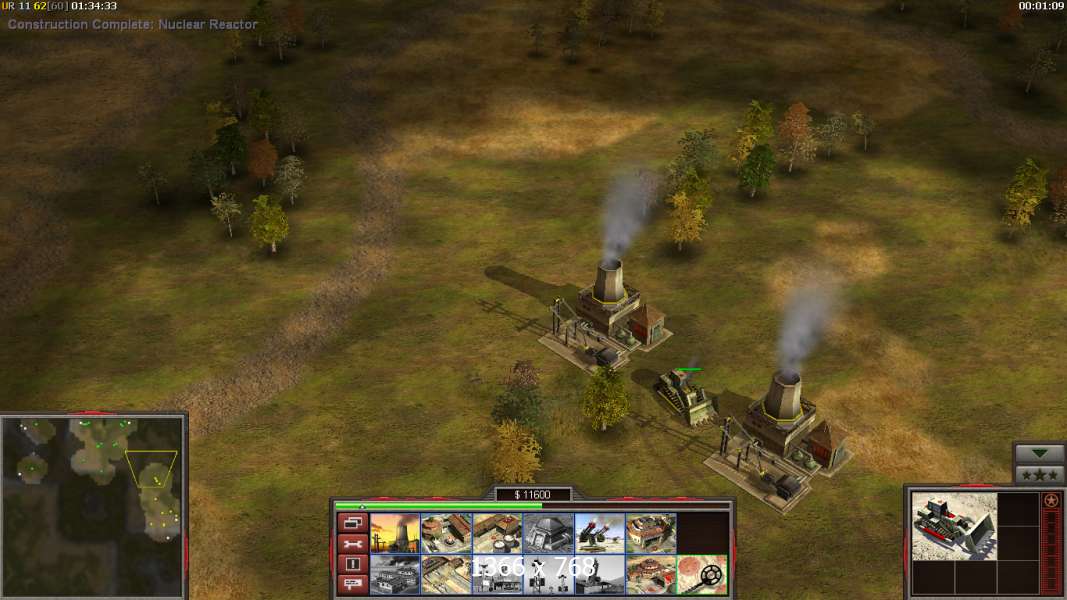Select the colored Command Center build icon

tap(650, 574)
